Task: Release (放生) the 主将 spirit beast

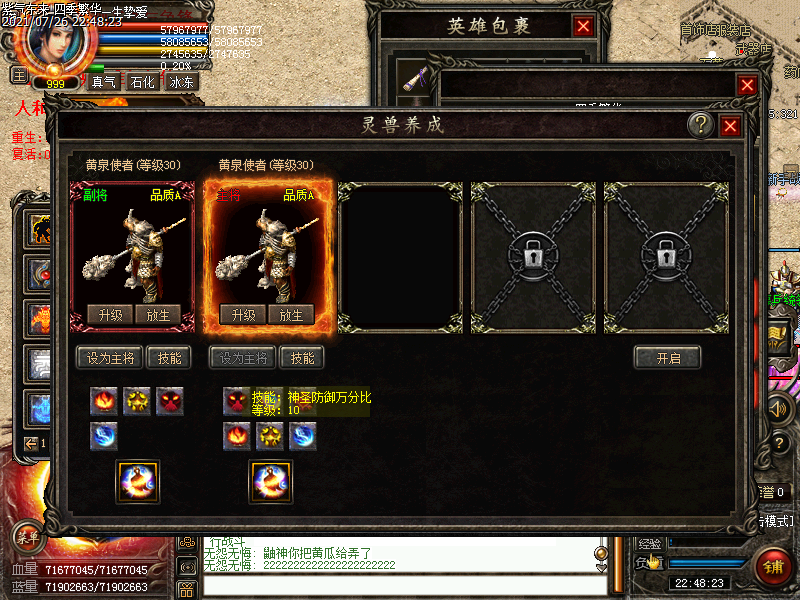Action: (x=291, y=315)
